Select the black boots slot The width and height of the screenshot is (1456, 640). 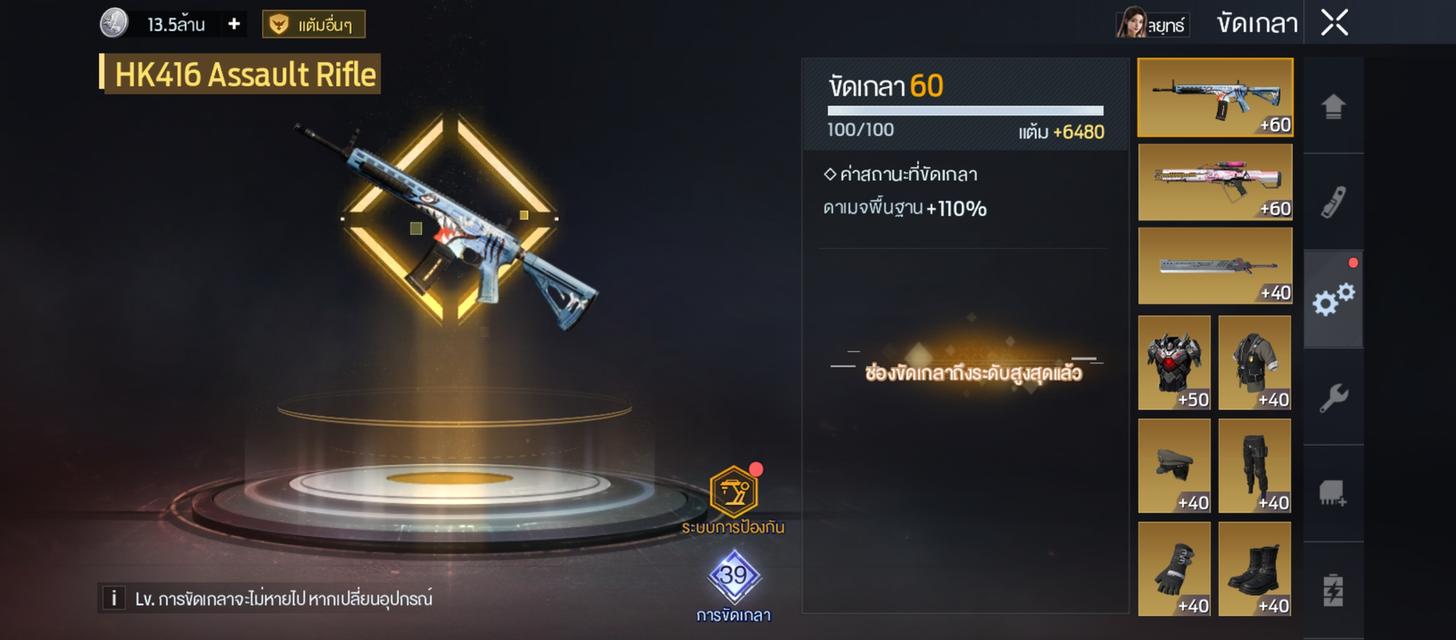coord(1254,568)
